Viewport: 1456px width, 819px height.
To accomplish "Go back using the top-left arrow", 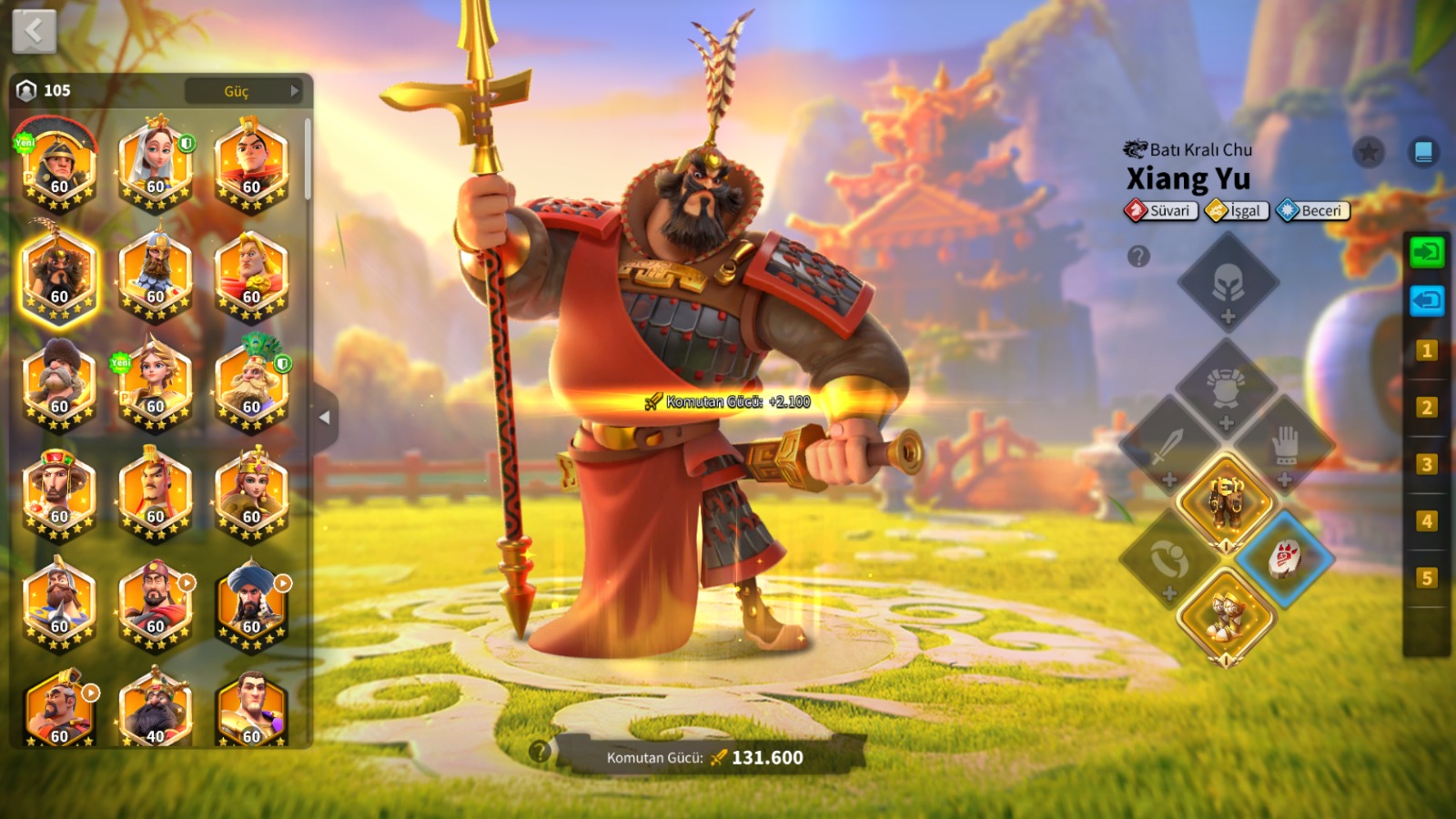I will (35, 32).
